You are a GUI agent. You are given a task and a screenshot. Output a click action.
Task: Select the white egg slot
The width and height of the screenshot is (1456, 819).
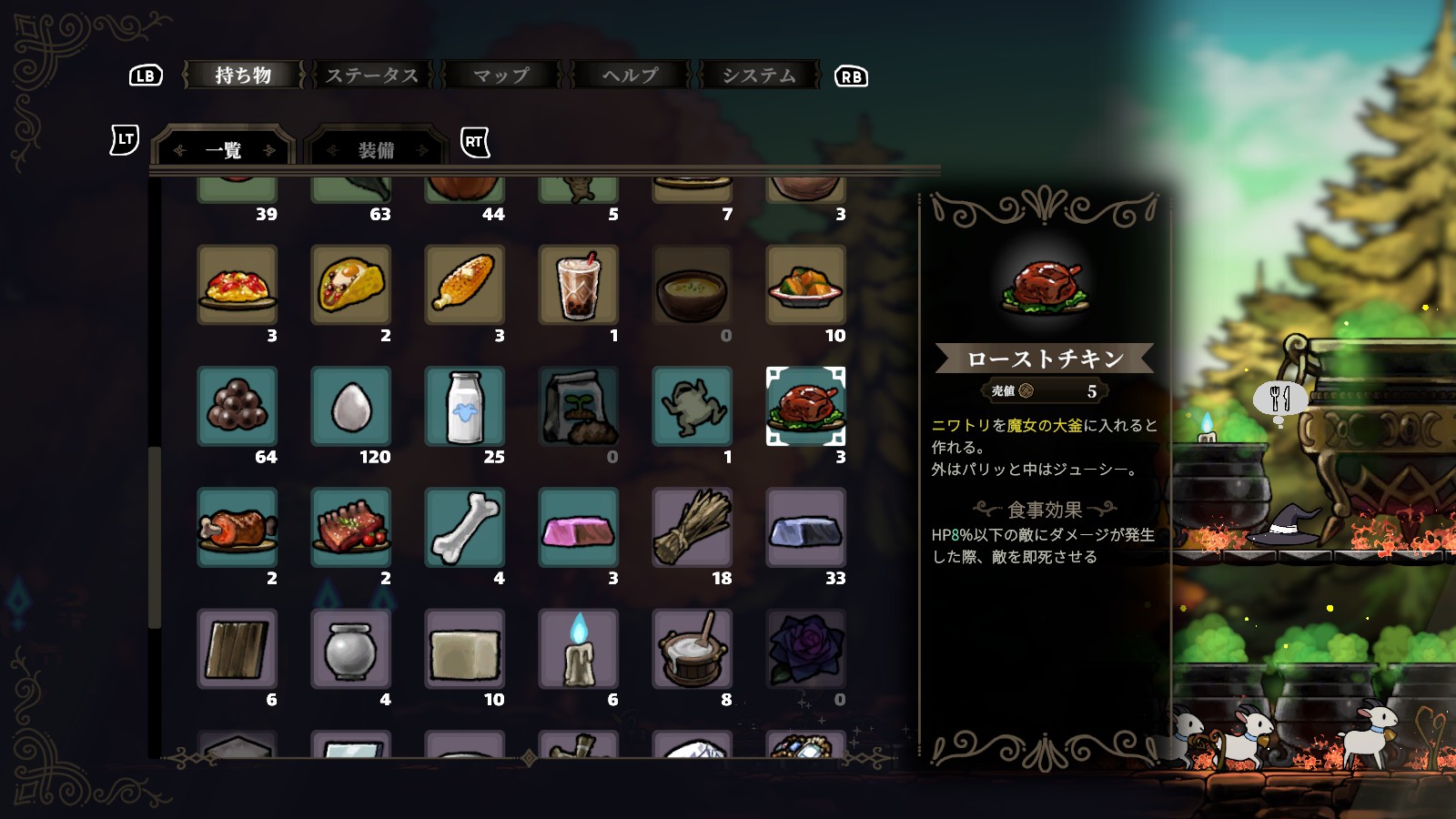tap(350, 406)
